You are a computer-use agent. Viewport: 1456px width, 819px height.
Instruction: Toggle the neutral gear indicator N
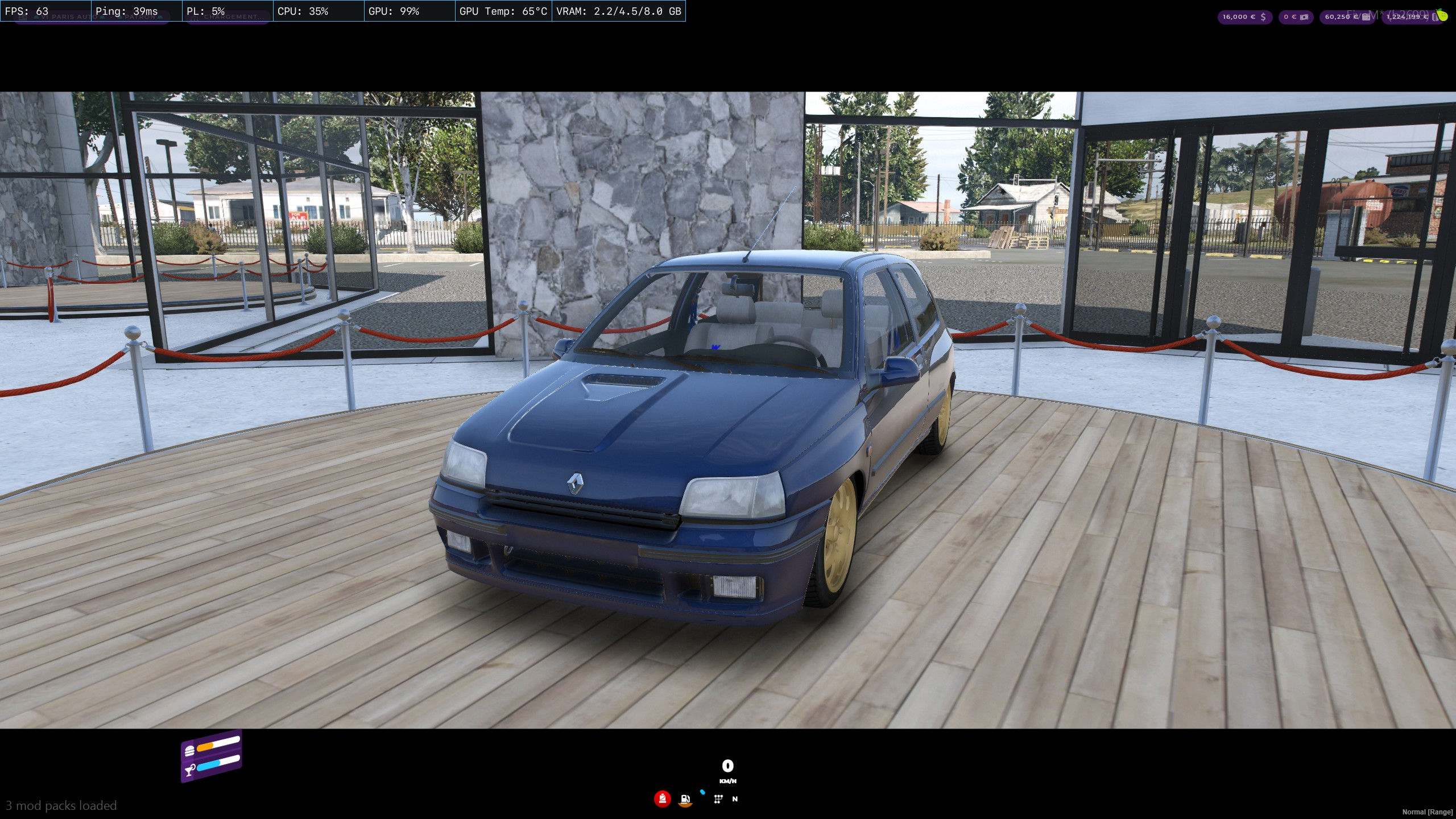pos(735,799)
